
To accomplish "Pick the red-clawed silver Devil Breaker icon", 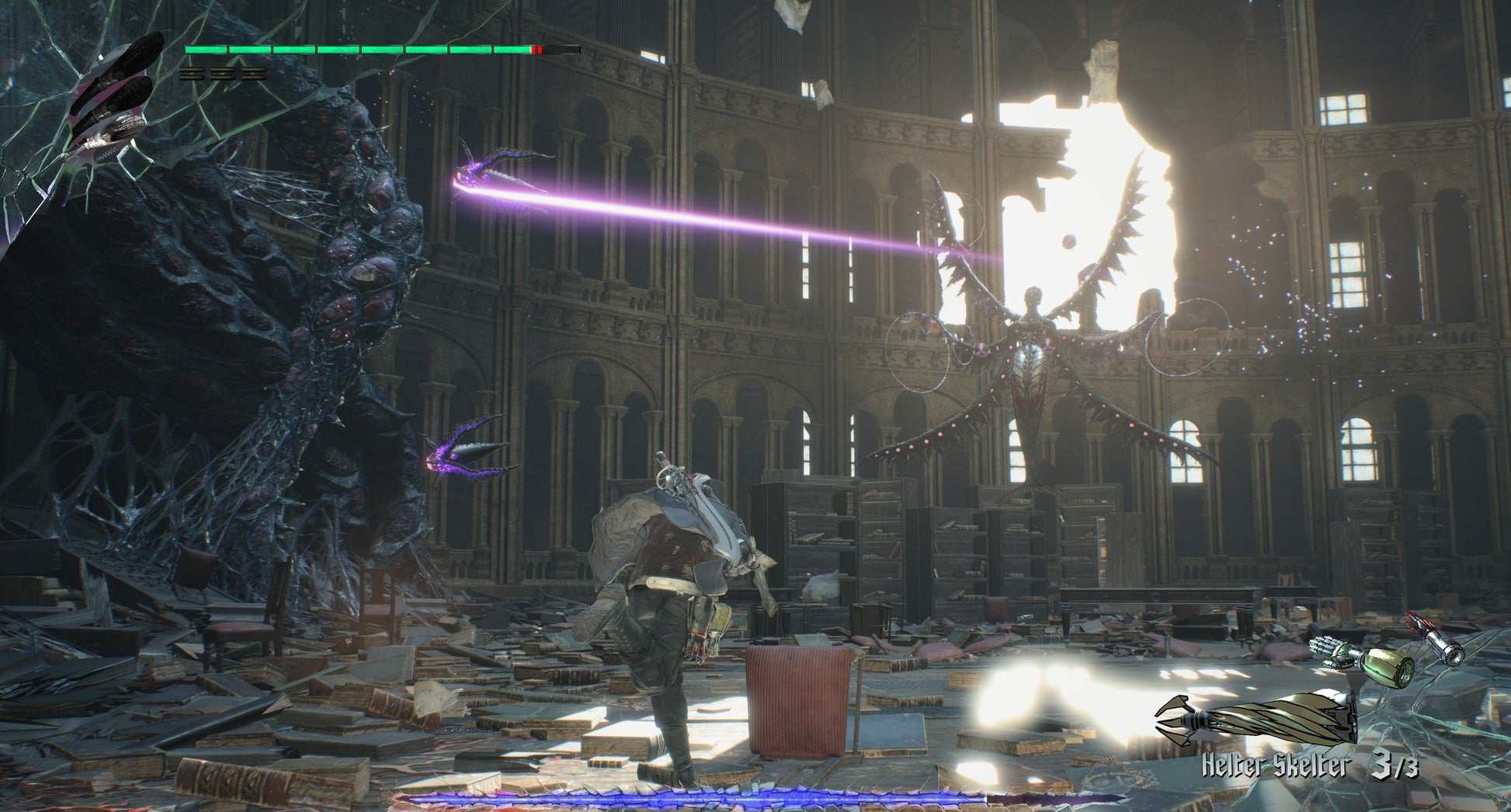I will point(1435,639).
